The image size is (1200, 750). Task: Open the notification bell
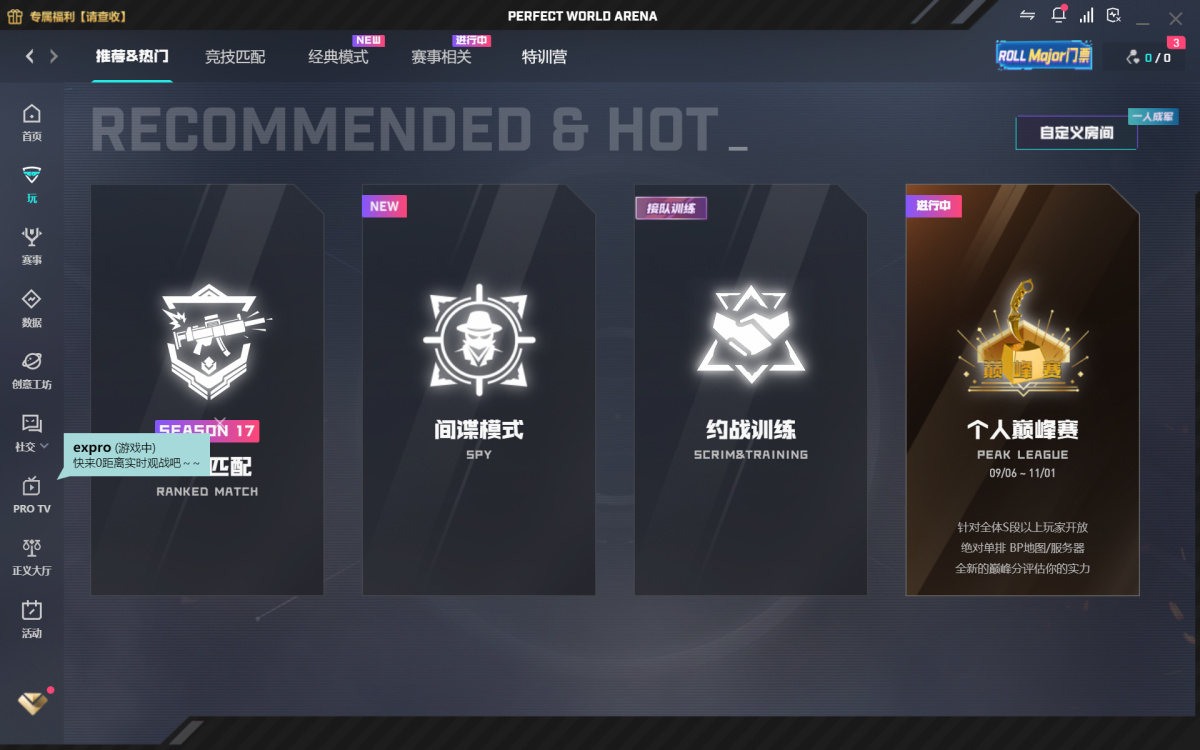(x=1058, y=15)
